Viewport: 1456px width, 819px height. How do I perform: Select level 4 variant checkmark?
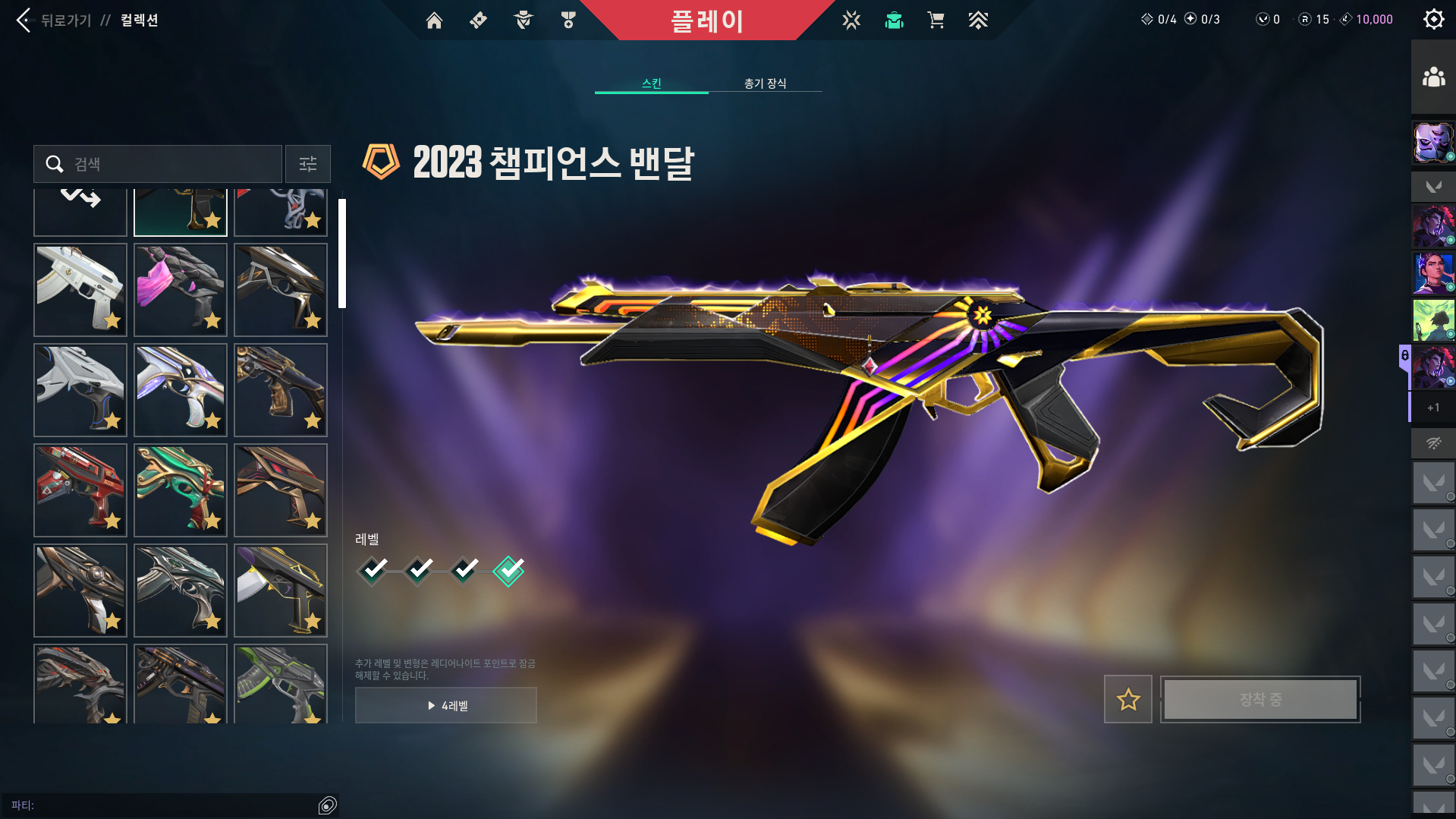509,570
